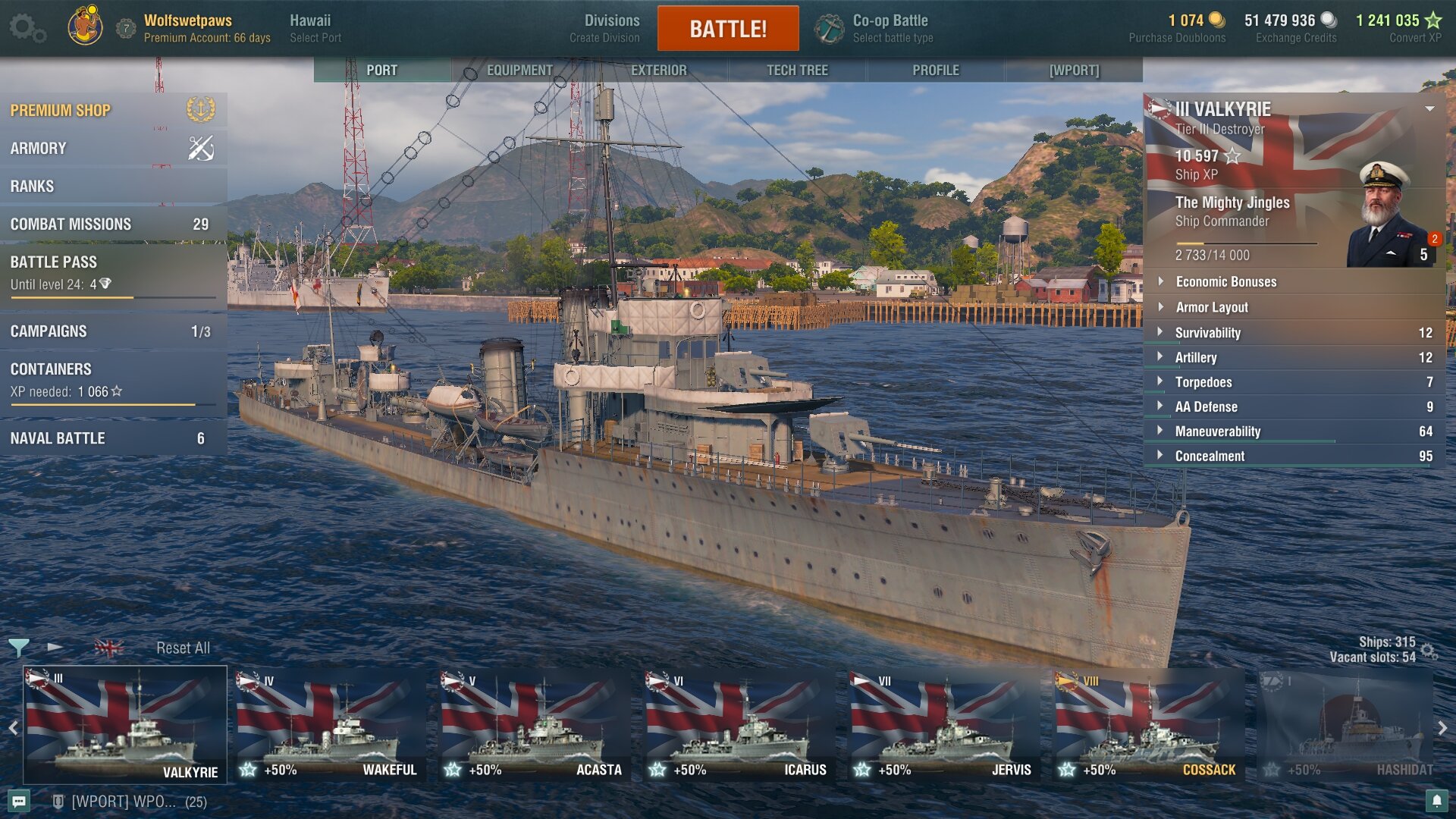This screenshot has height=819, width=1456.
Task: Open the settings gear menu
Action: pos(26,28)
